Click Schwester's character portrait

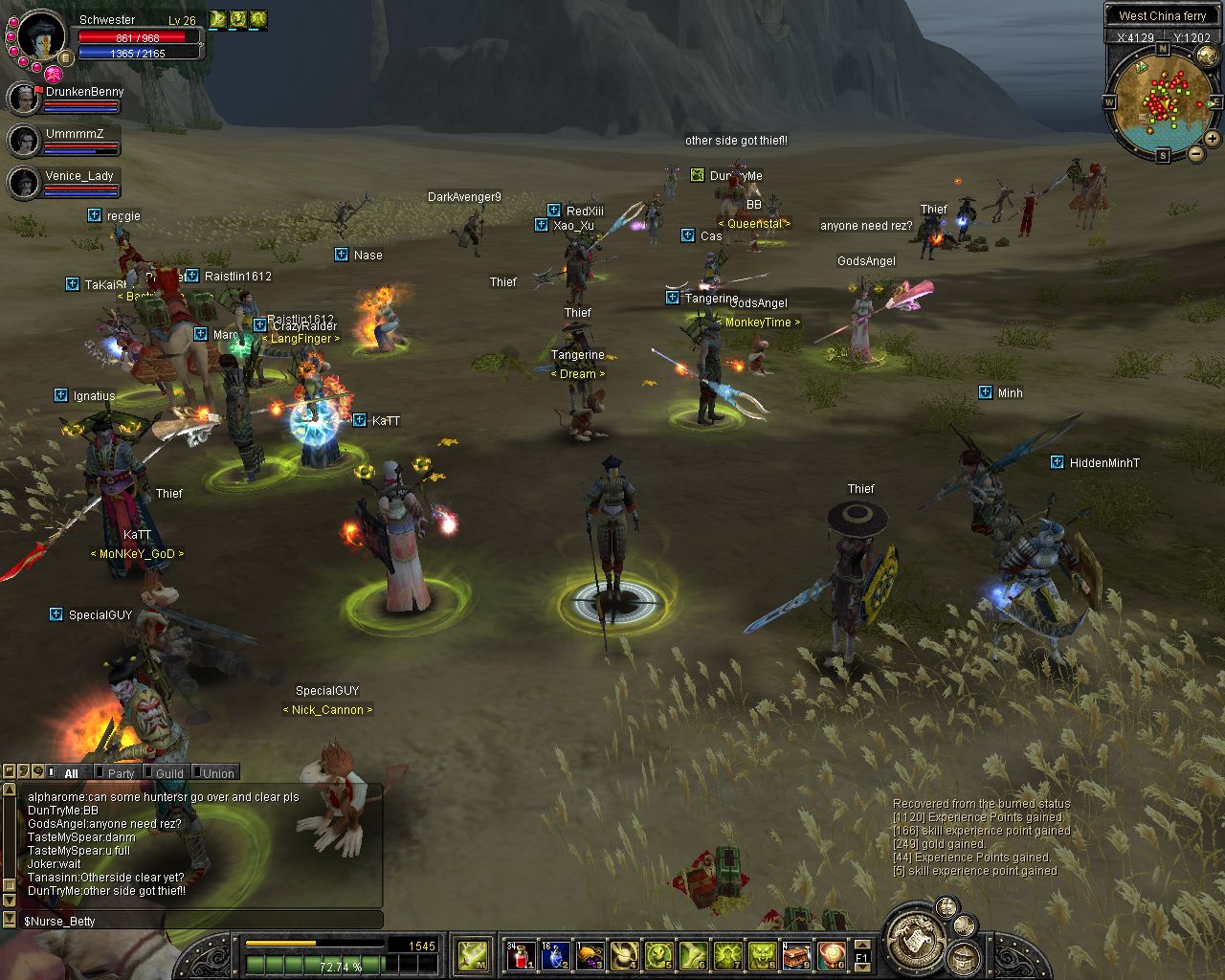40,34
